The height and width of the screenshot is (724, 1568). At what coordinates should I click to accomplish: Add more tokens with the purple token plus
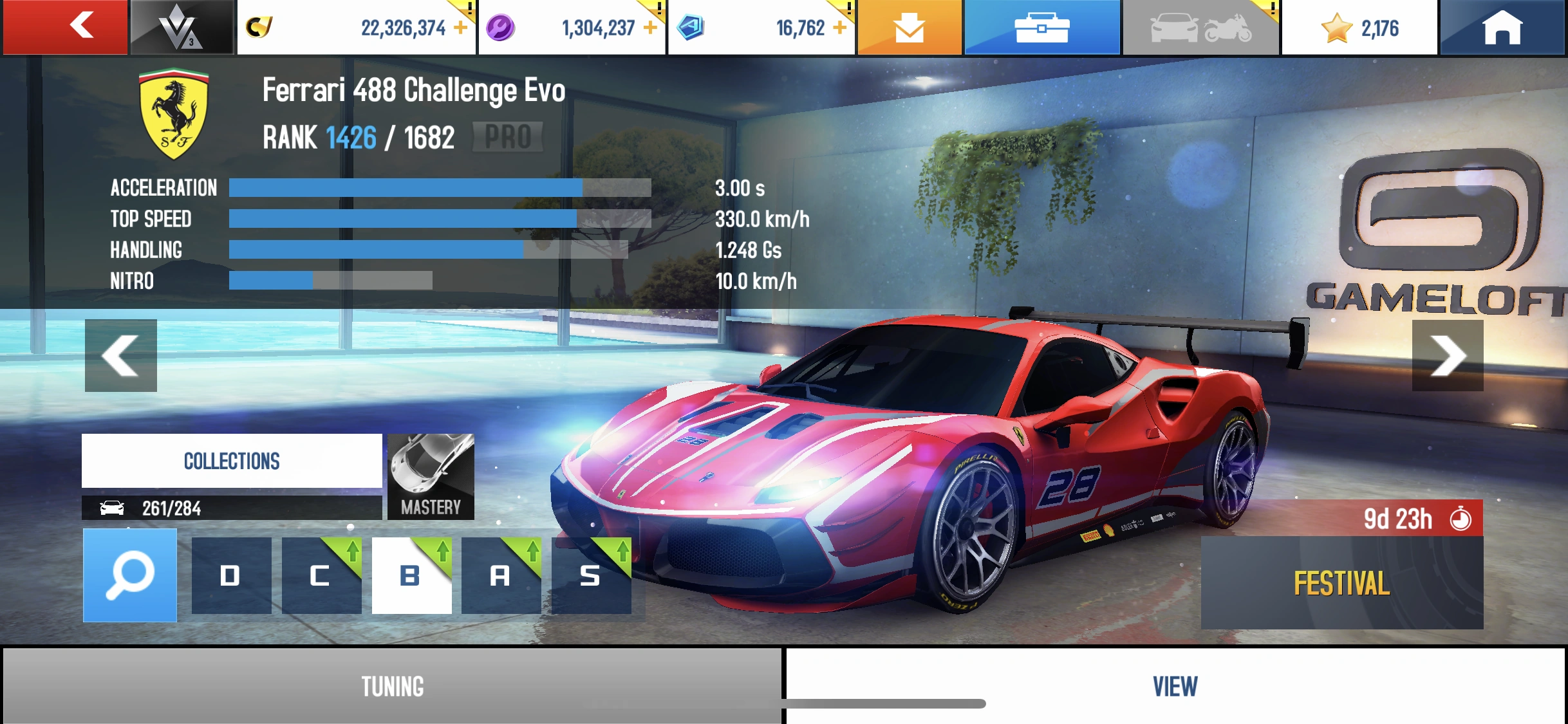click(649, 27)
